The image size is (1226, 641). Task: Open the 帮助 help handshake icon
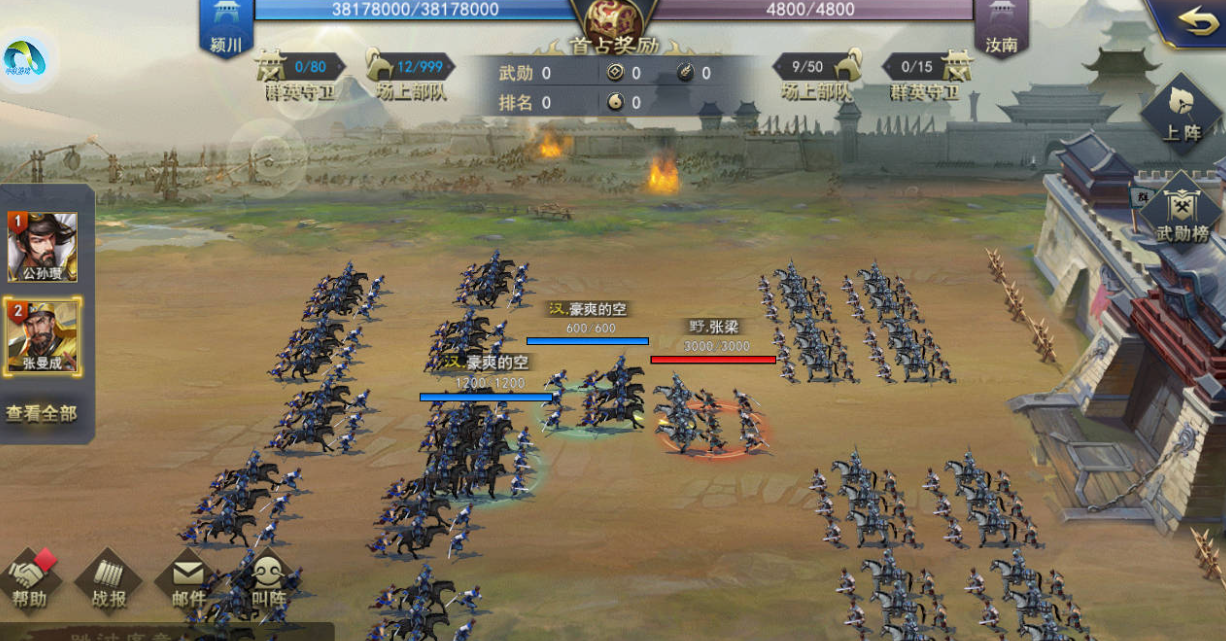31,580
